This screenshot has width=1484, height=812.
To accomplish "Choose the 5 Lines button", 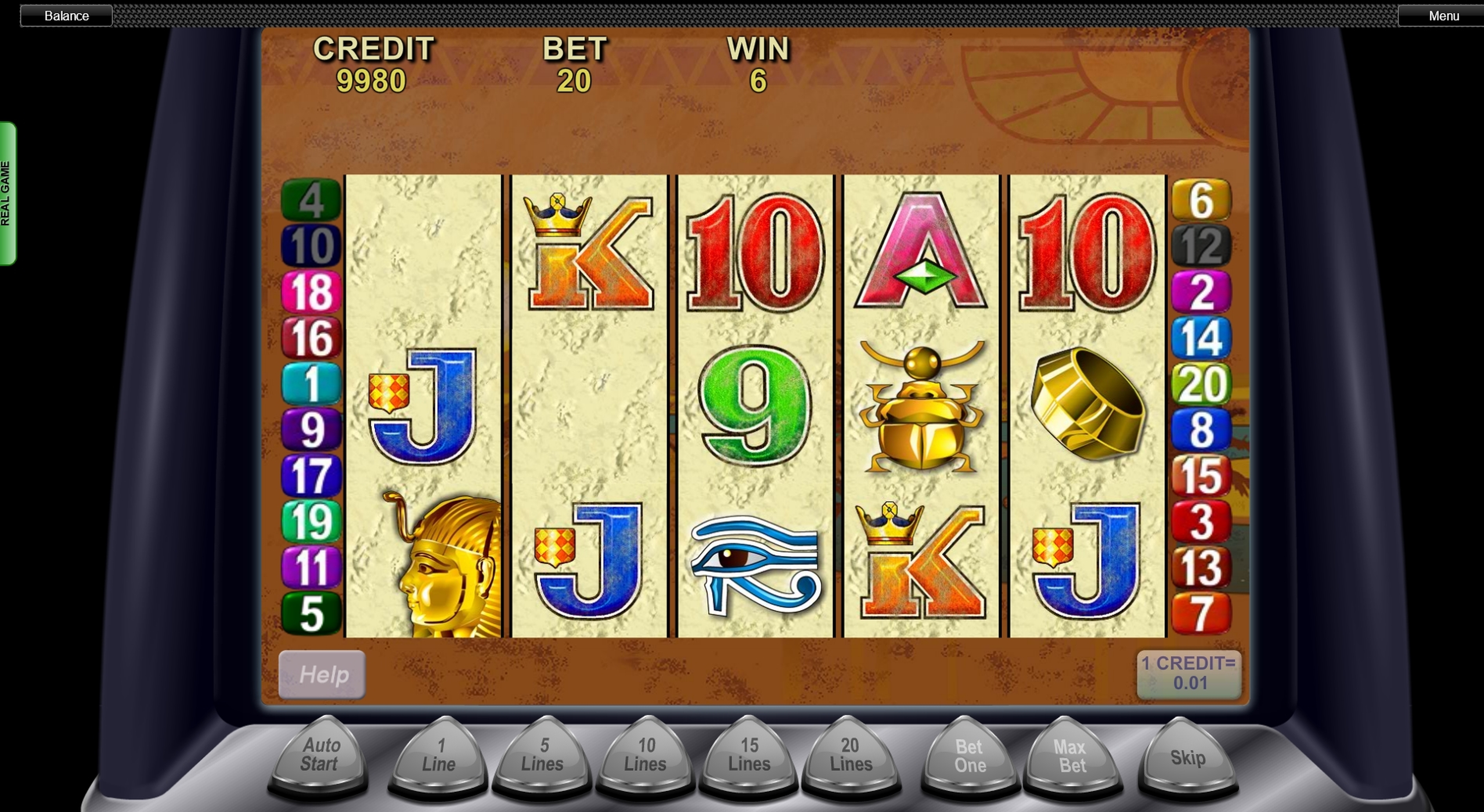I will tap(542, 756).
